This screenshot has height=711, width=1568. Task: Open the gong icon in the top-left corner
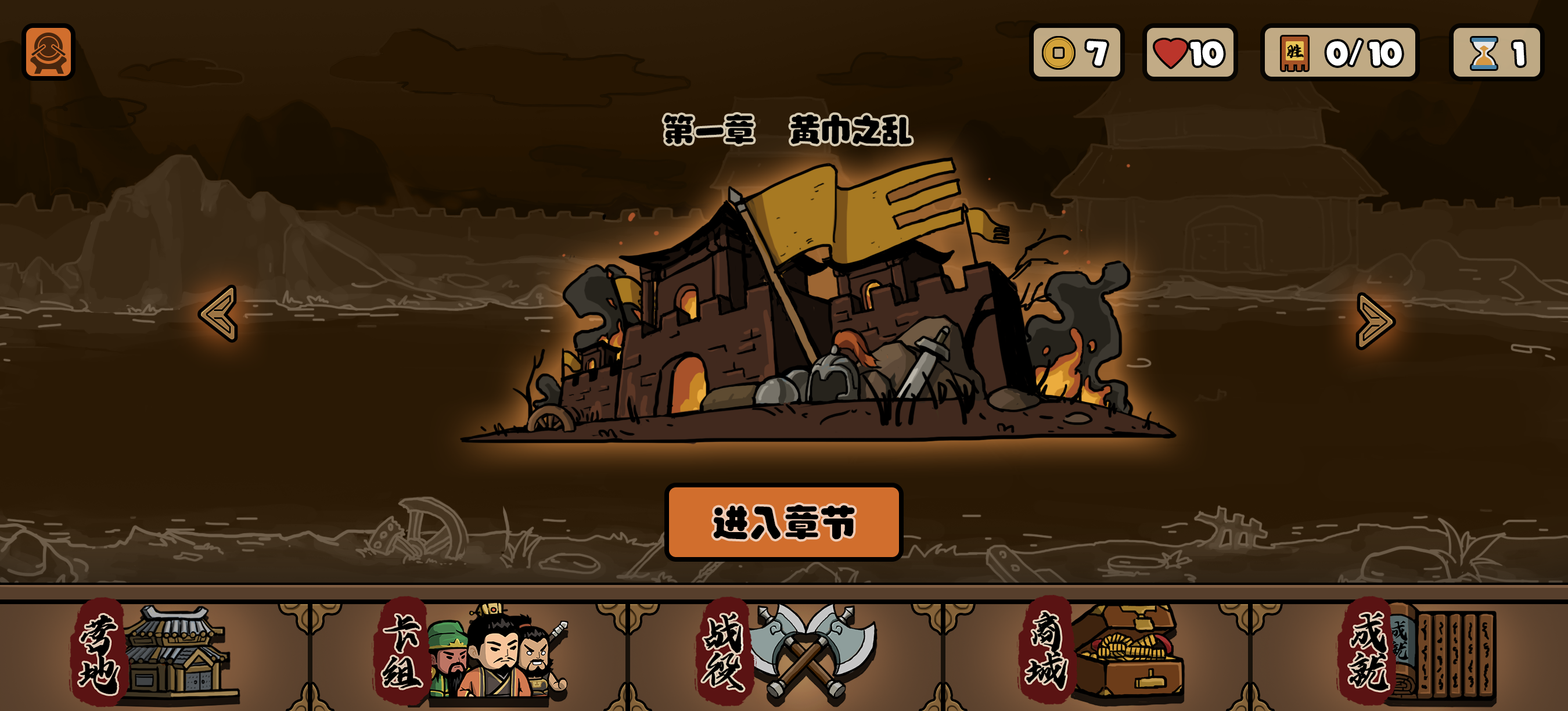48,53
